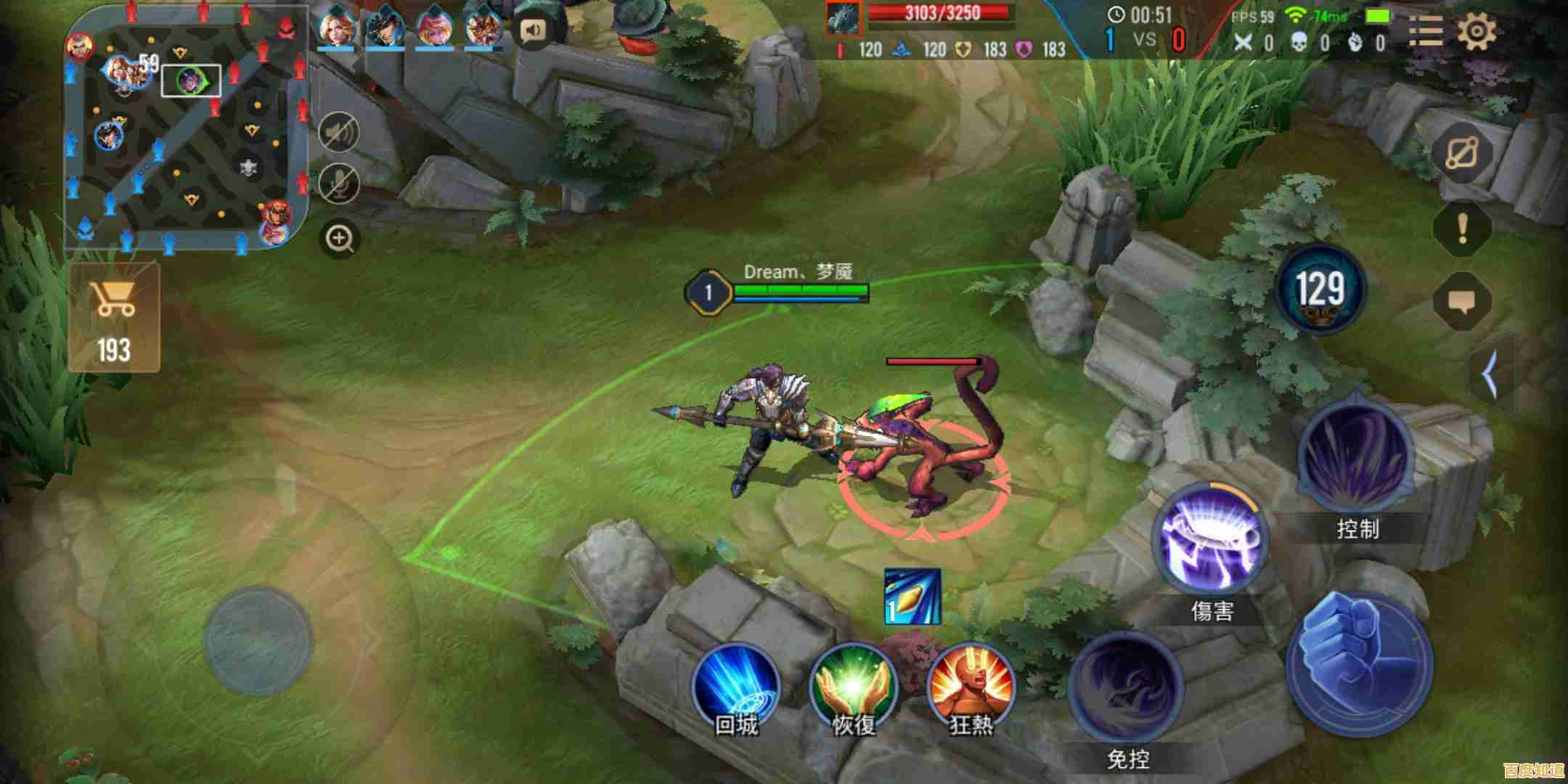Toggle the muted speaker voice button
1568x784 pixels.
click(339, 133)
